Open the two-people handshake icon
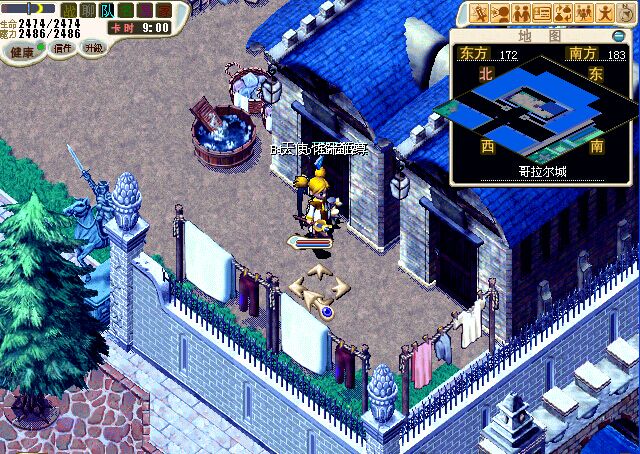The image size is (640, 454). pyautogui.click(x=521, y=14)
